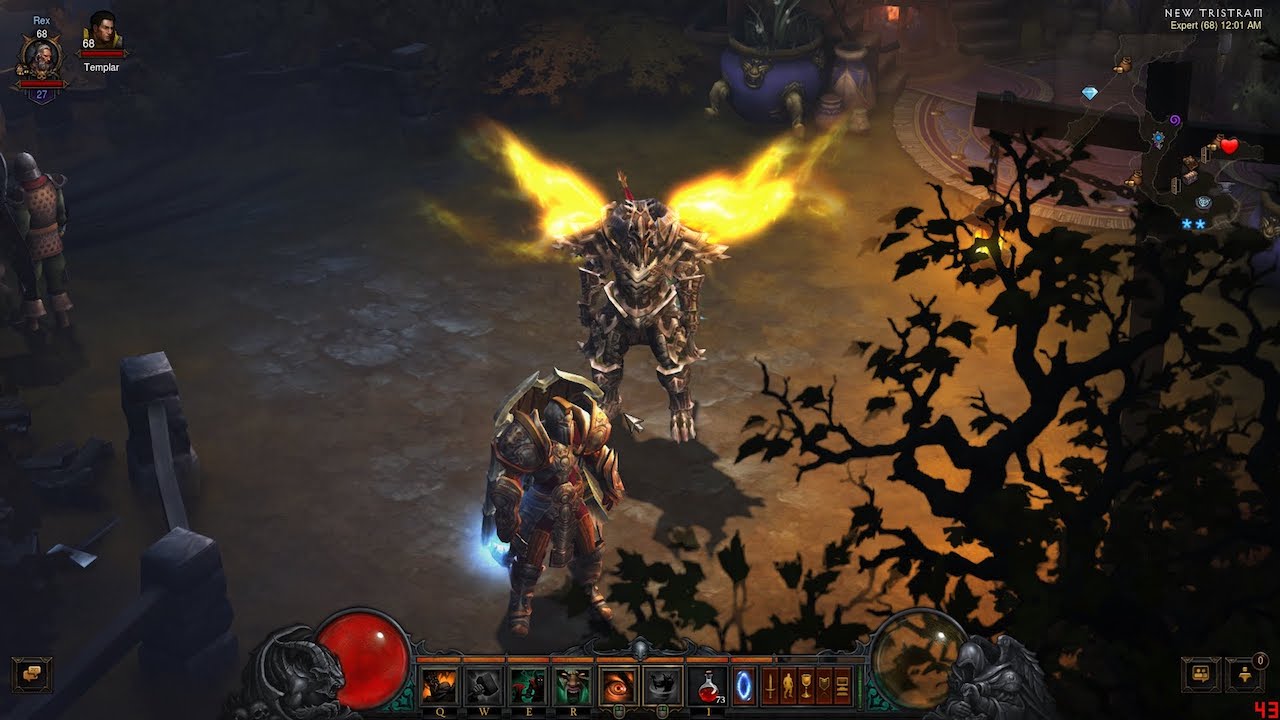The image size is (1280, 720).
Task: Open the character figure menu button
Action: (x=788, y=687)
